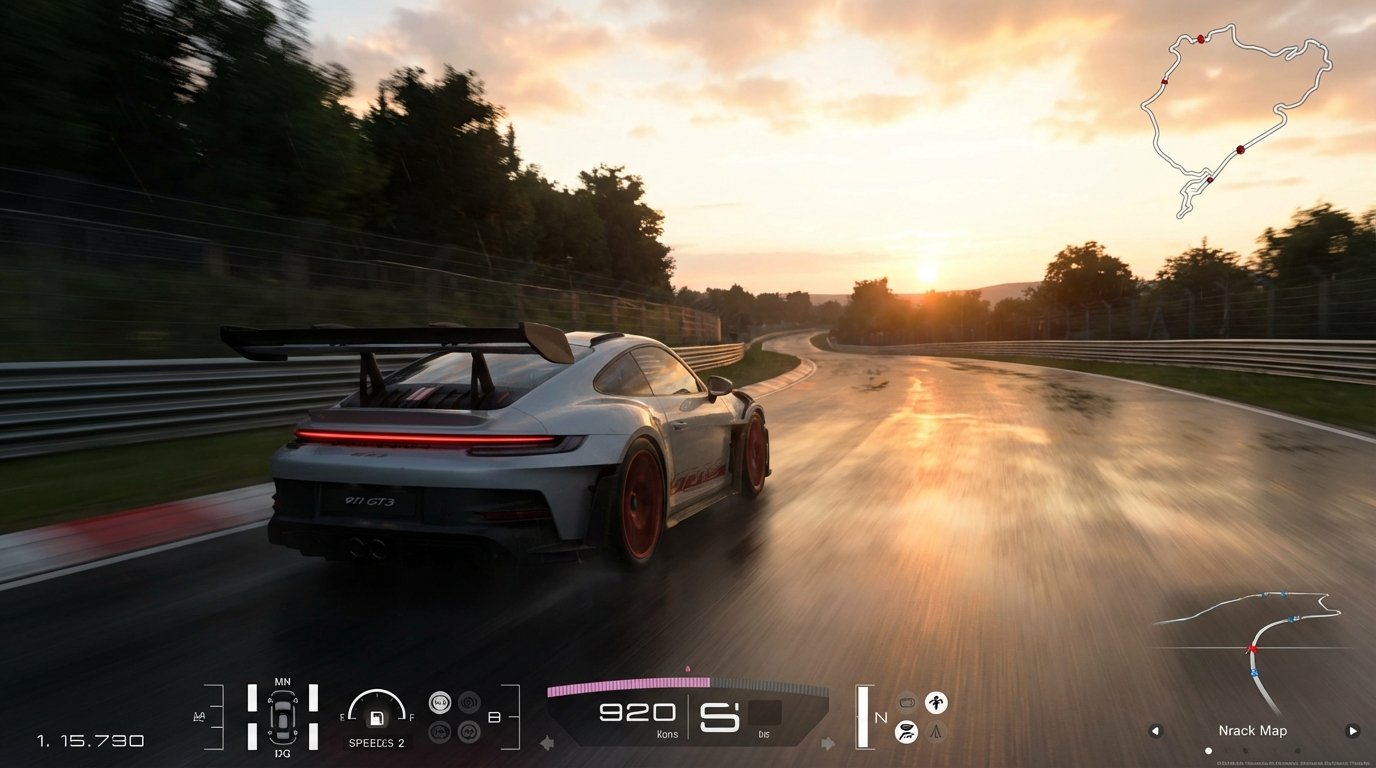1376x768 pixels.
Task: Select the first pagination dot below Nrack Map
Action: click(1208, 751)
